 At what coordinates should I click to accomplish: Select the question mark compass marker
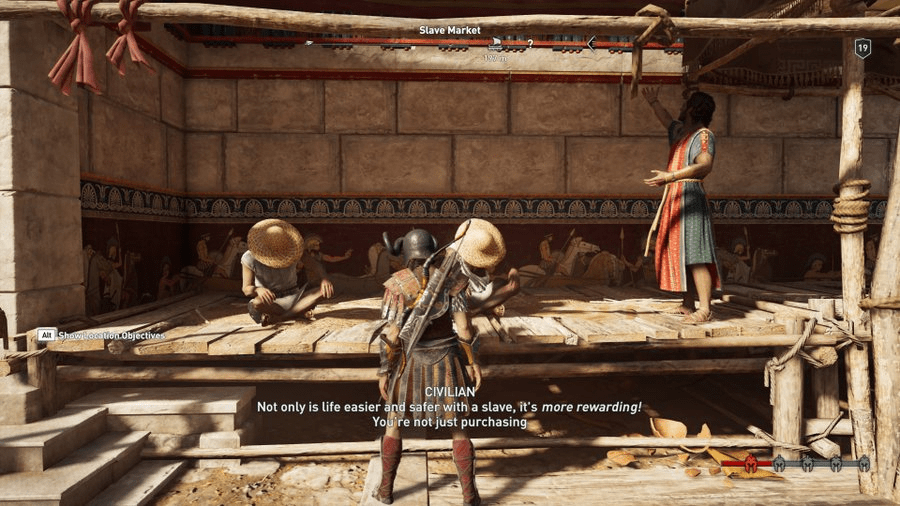[530, 44]
